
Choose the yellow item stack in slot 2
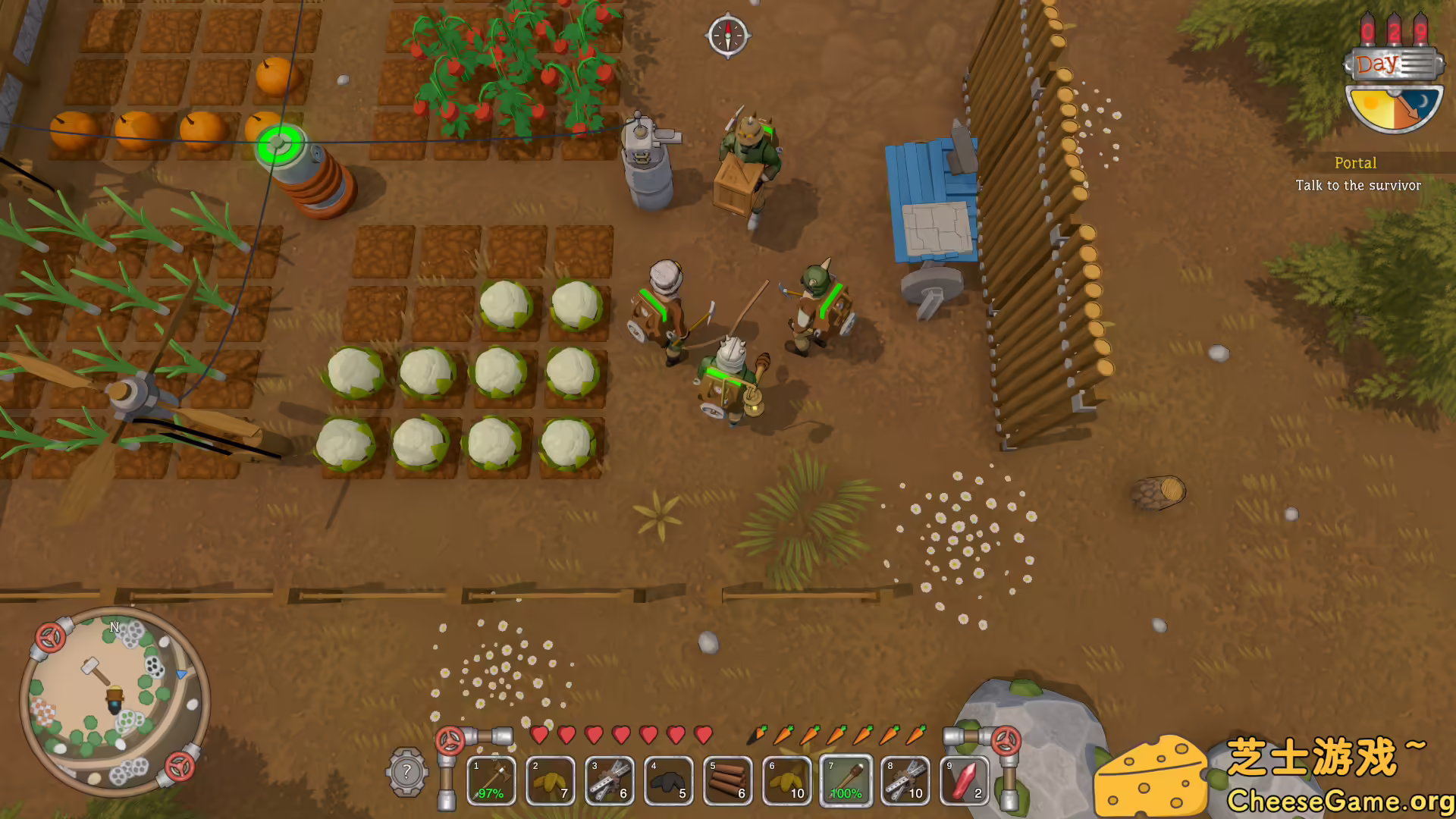[x=551, y=780]
